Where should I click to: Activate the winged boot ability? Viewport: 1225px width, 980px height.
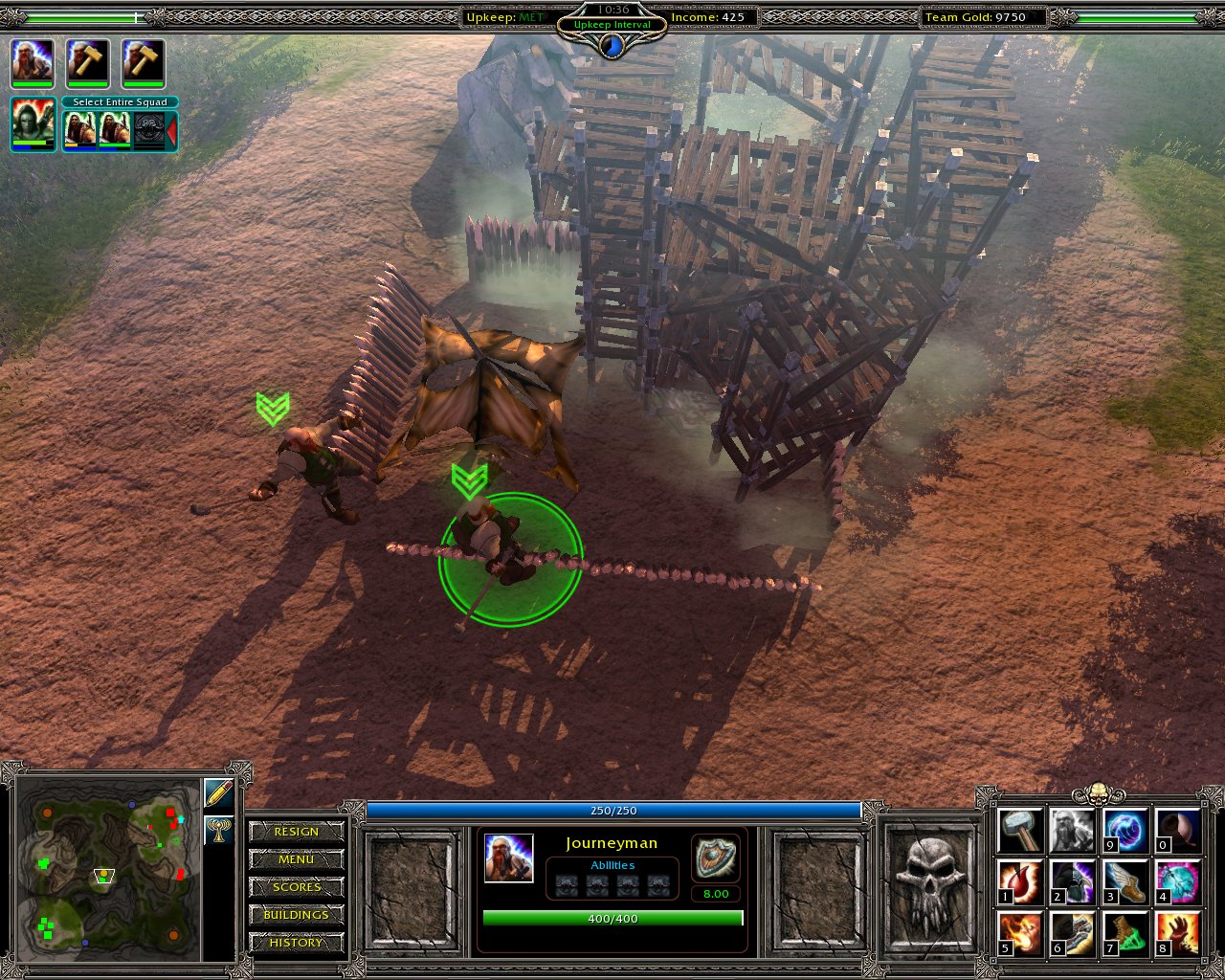coord(1125,882)
